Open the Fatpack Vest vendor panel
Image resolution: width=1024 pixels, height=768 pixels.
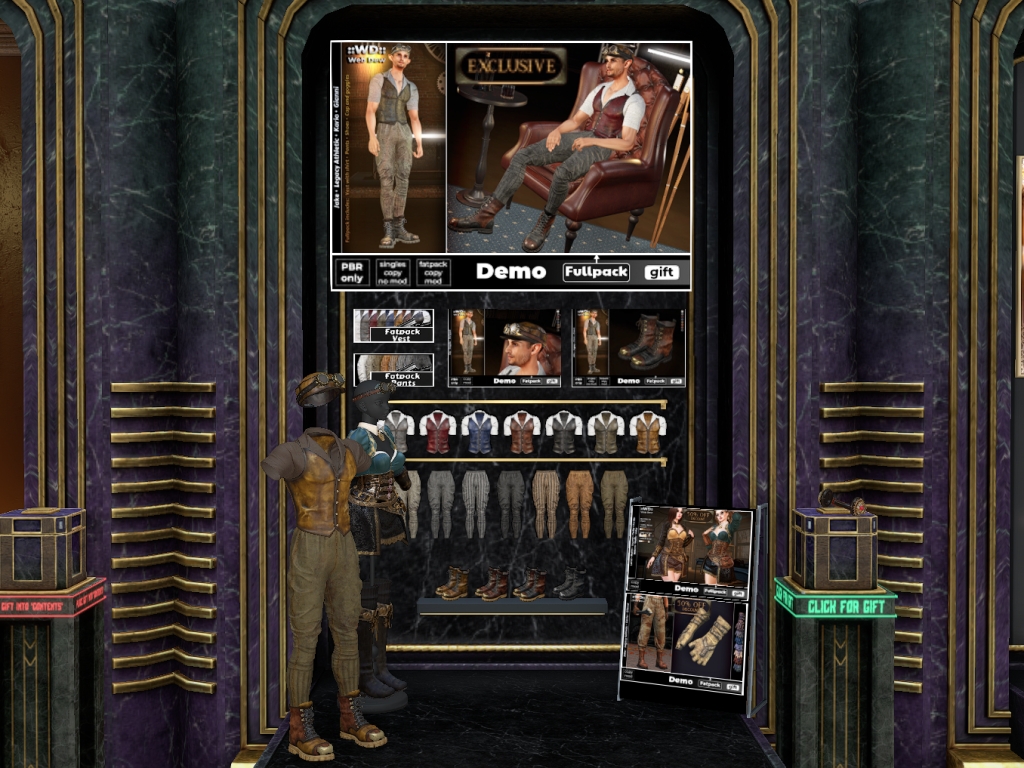pyautogui.click(x=393, y=326)
